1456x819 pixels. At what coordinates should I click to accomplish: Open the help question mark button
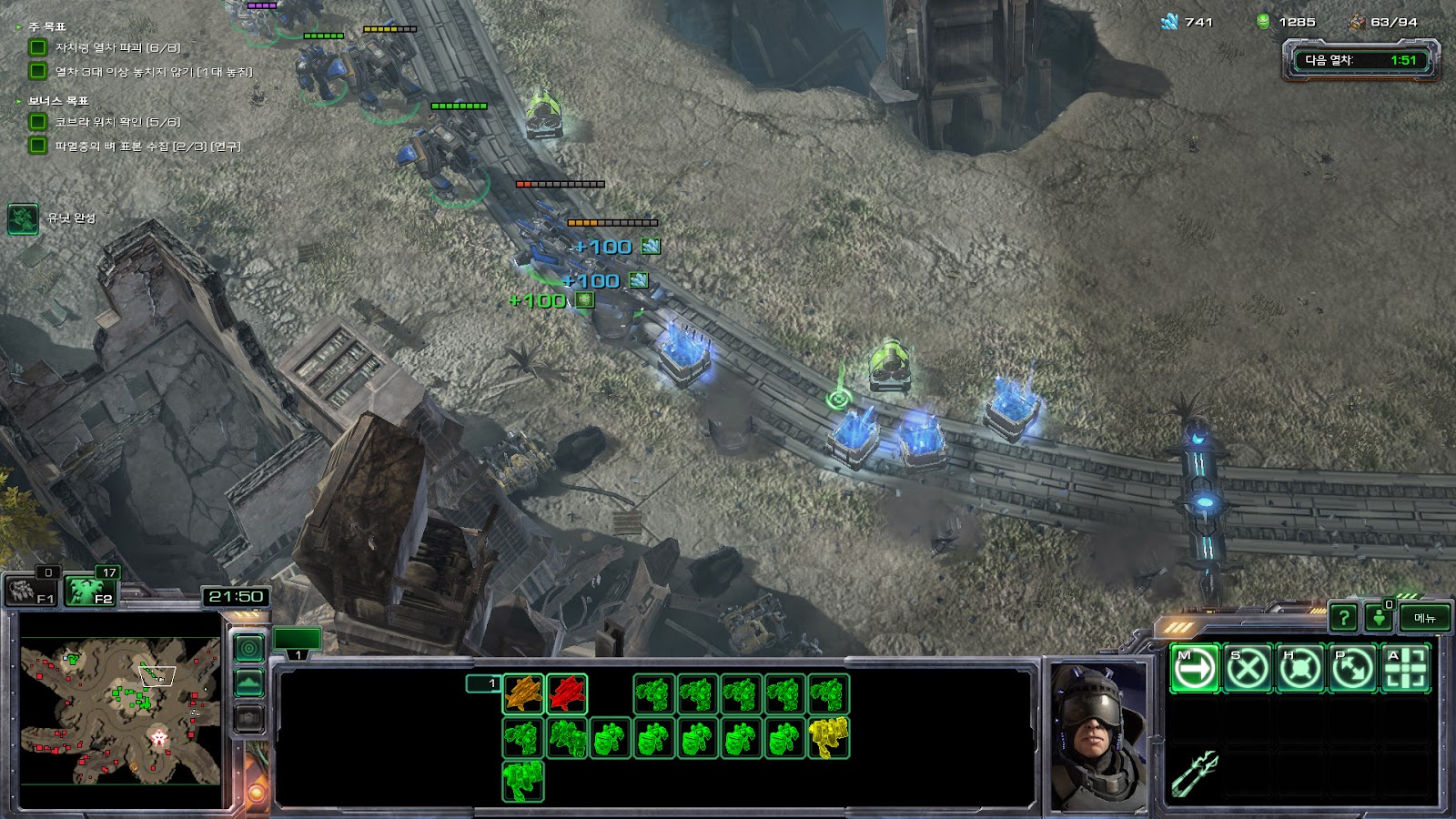pyautogui.click(x=1343, y=618)
